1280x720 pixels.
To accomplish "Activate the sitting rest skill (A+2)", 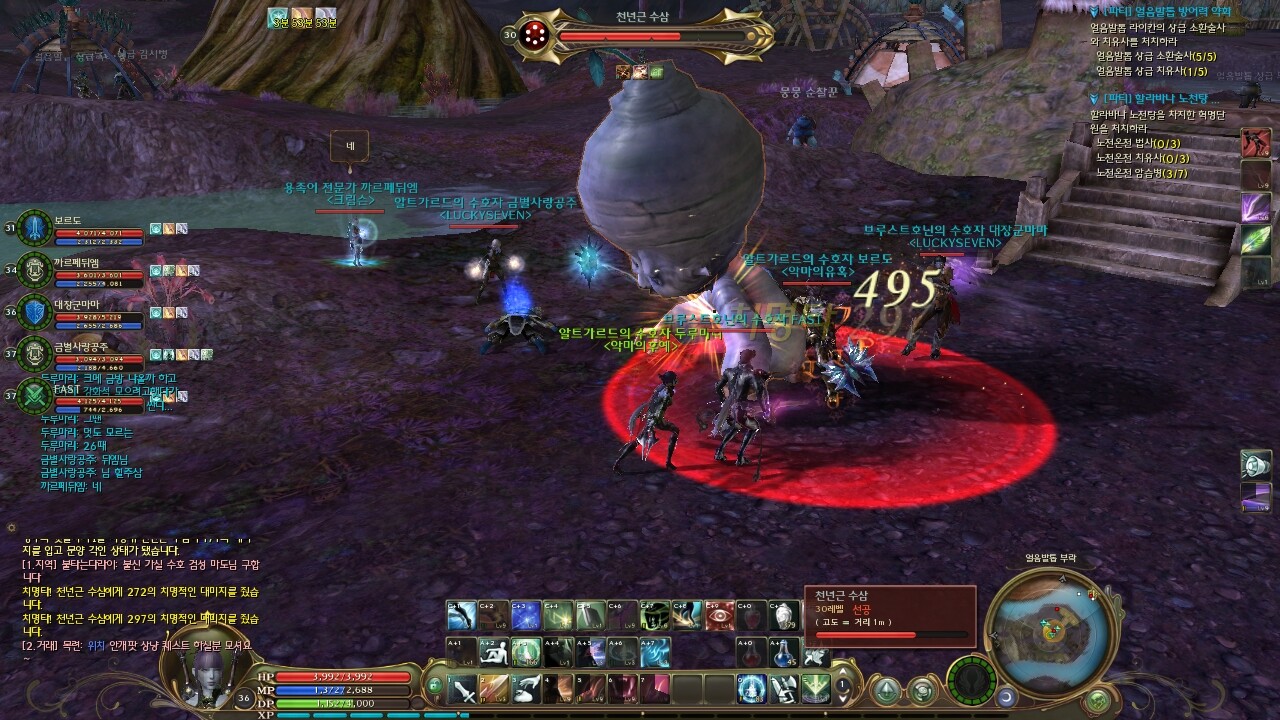I will pyautogui.click(x=494, y=652).
